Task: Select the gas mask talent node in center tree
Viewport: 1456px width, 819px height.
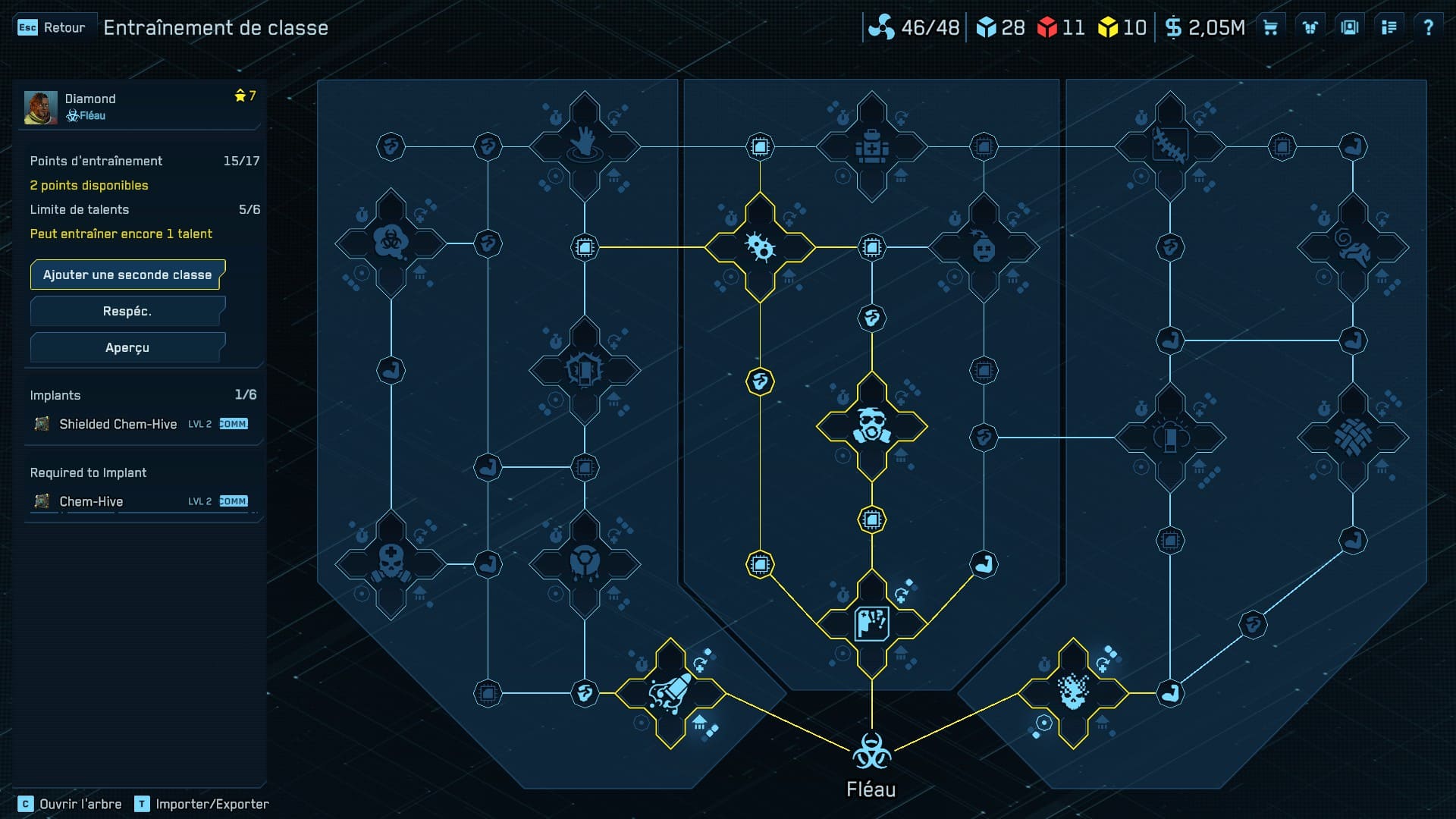Action: (x=872, y=425)
